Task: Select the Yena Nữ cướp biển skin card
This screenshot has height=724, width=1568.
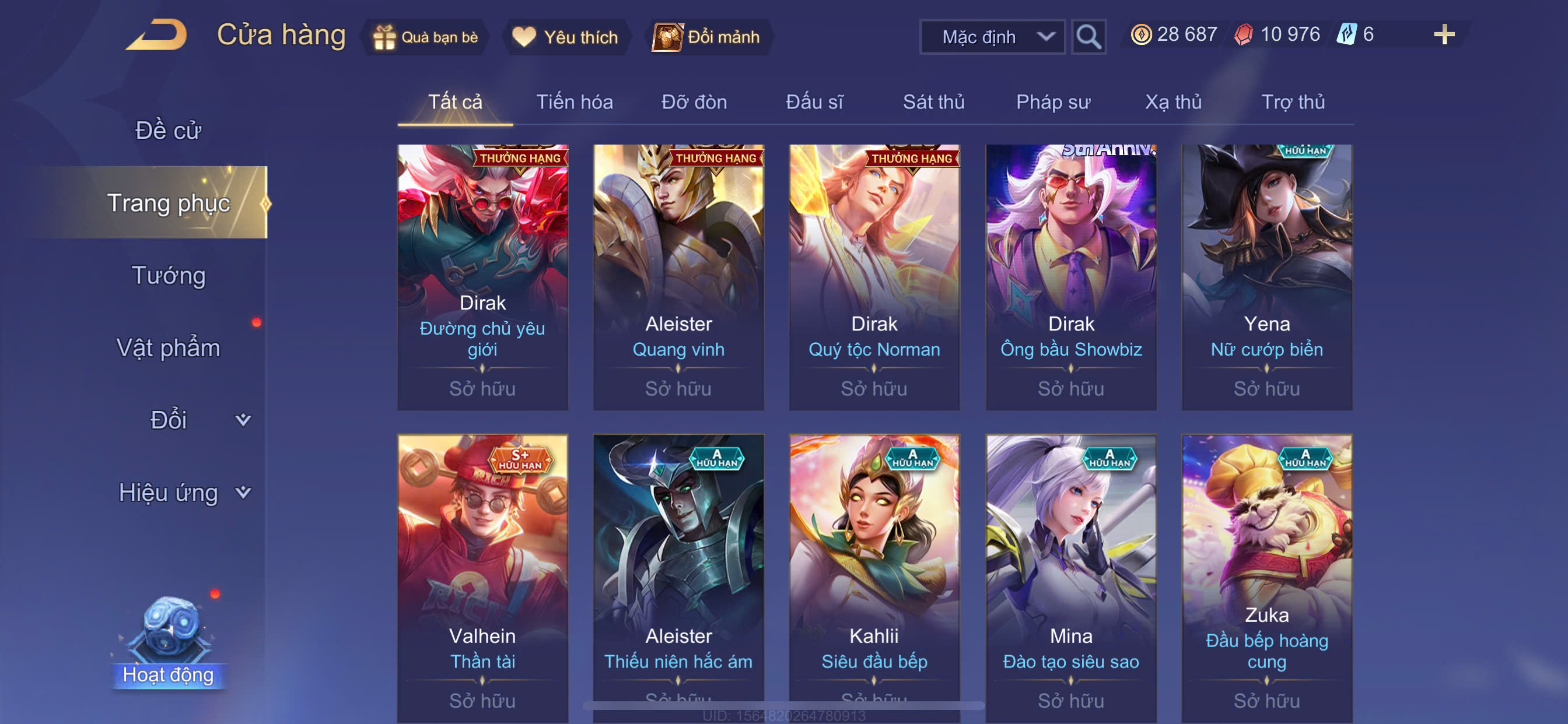Action: 1266,277
